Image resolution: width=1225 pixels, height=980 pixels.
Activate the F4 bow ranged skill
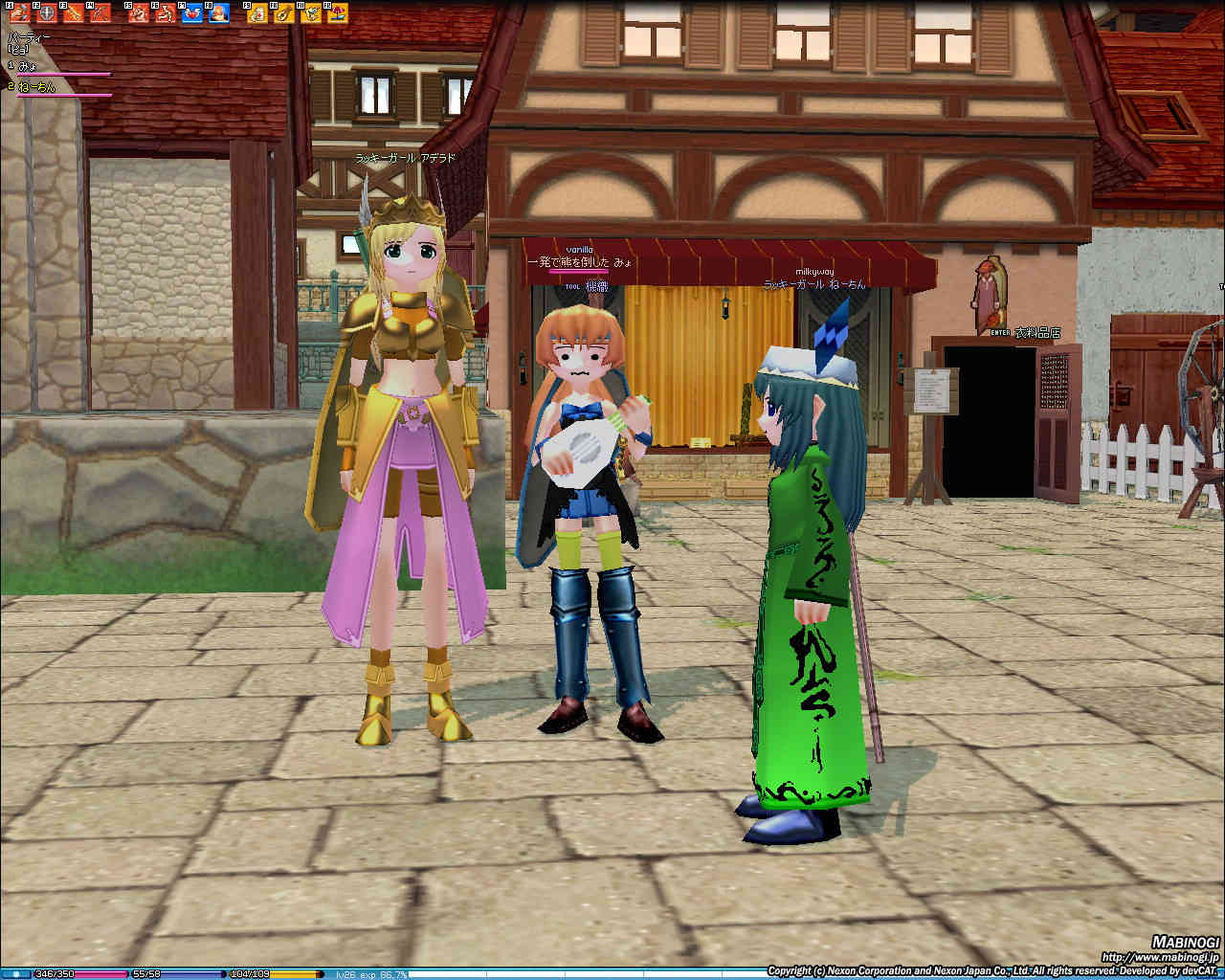(x=99, y=13)
